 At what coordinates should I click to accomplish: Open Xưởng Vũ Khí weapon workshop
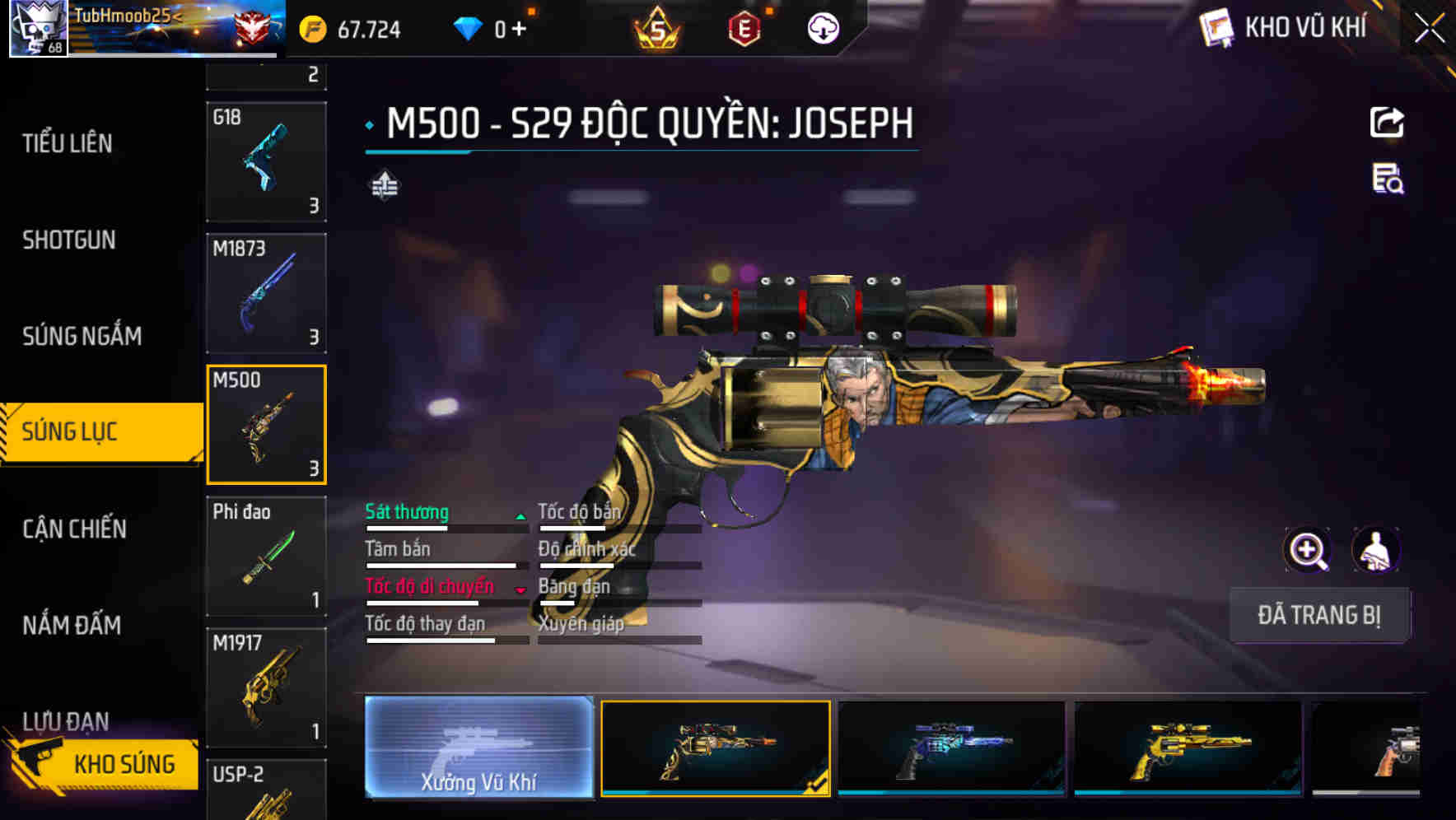pos(478,748)
